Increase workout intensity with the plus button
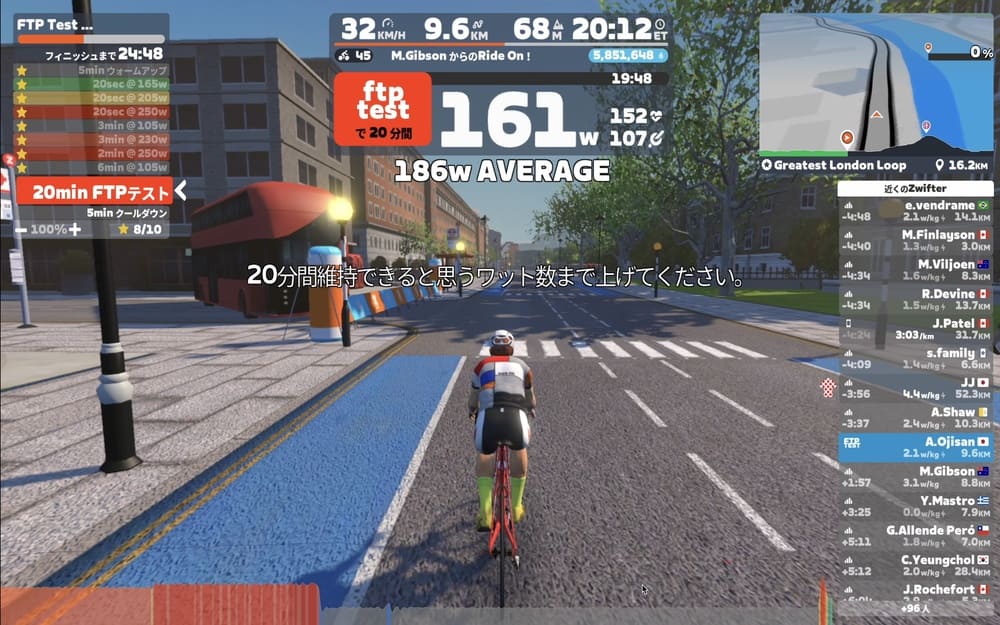The height and width of the screenshot is (625, 1000). [x=74, y=229]
